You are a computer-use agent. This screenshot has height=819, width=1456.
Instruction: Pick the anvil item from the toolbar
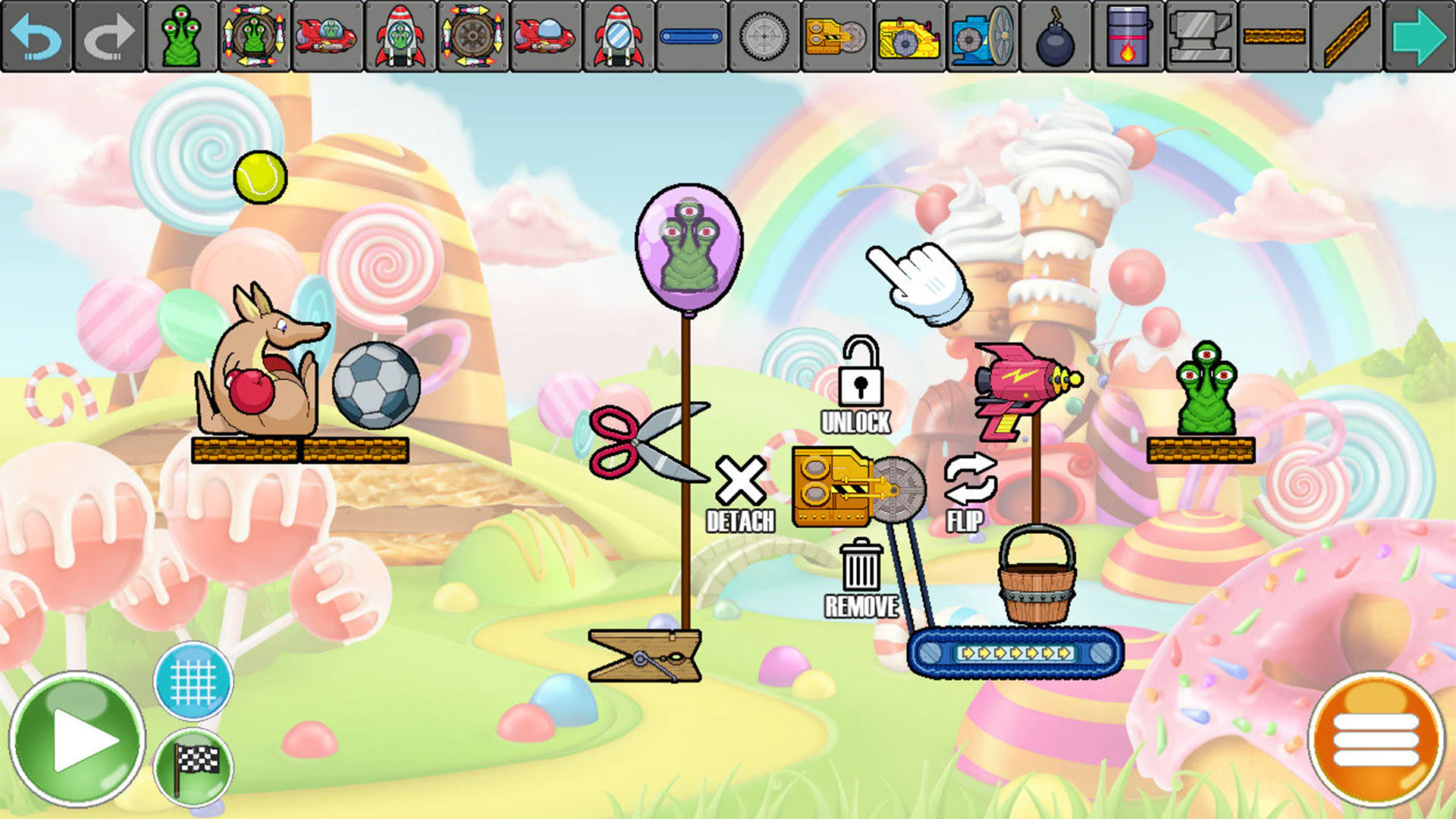[1200, 36]
